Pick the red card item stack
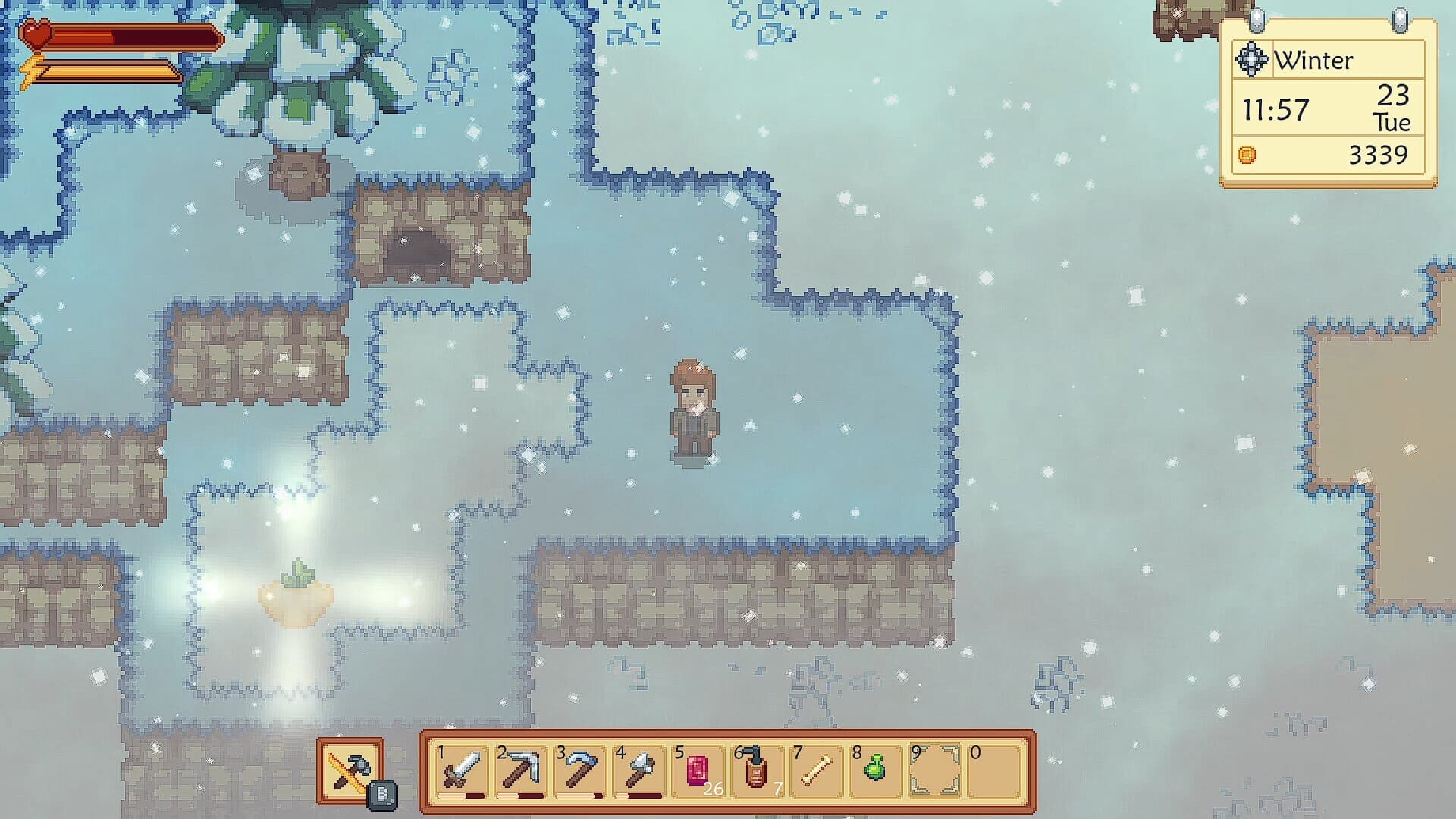This screenshot has height=819, width=1456. click(x=698, y=771)
